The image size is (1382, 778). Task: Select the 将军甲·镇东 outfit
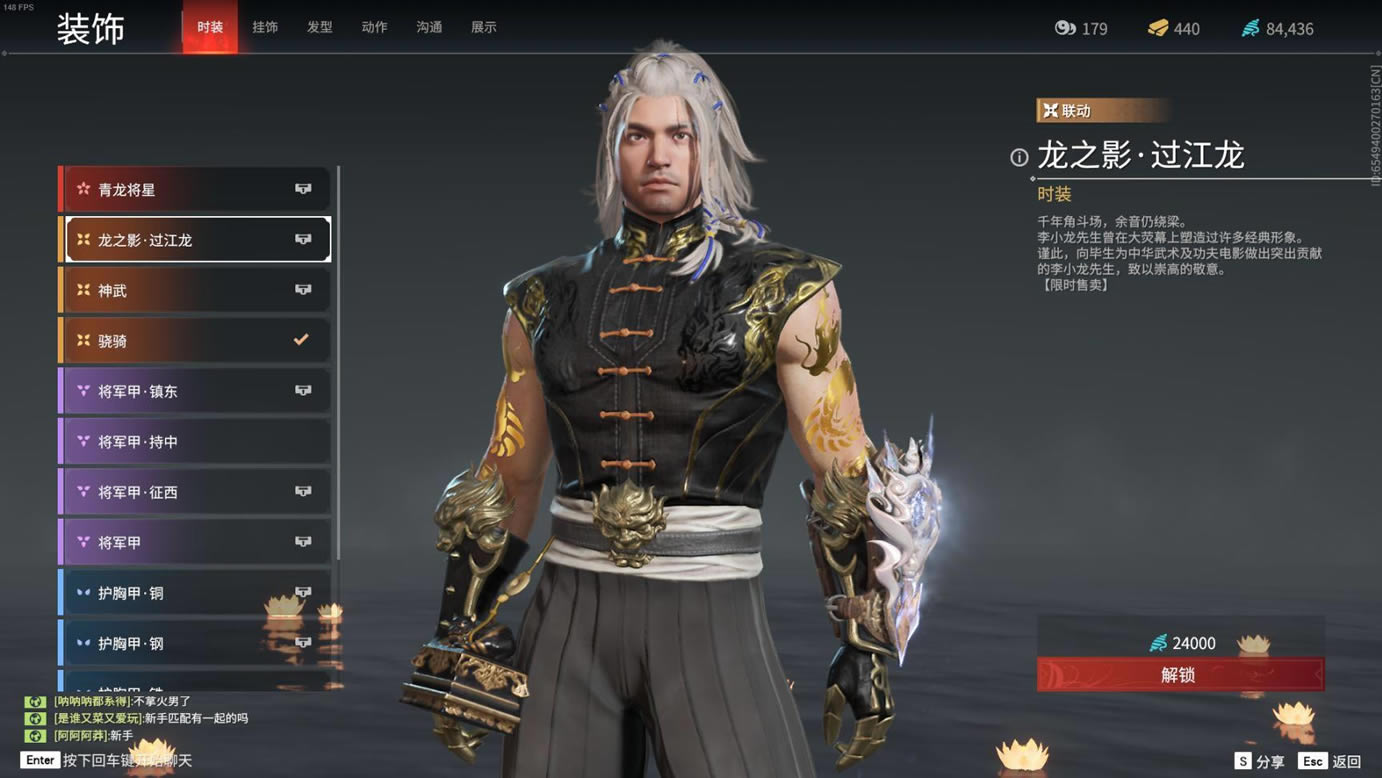tap(196, 391)
